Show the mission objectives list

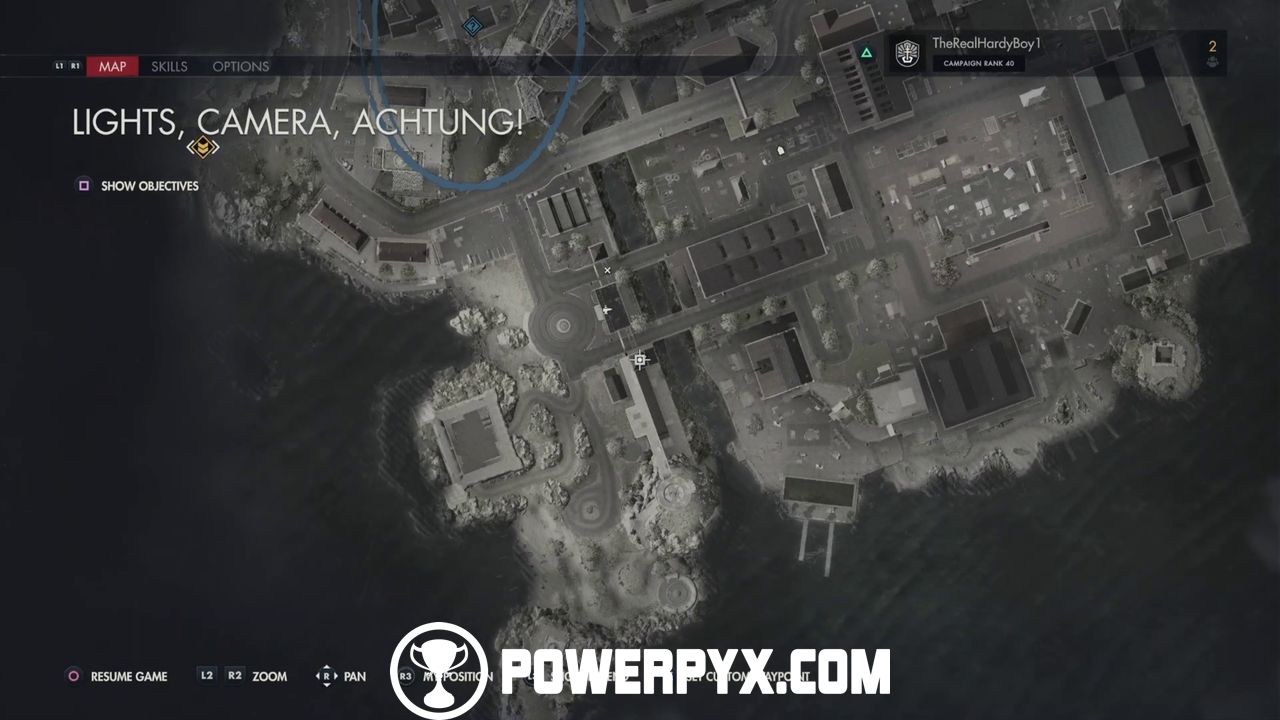(139, 186)
